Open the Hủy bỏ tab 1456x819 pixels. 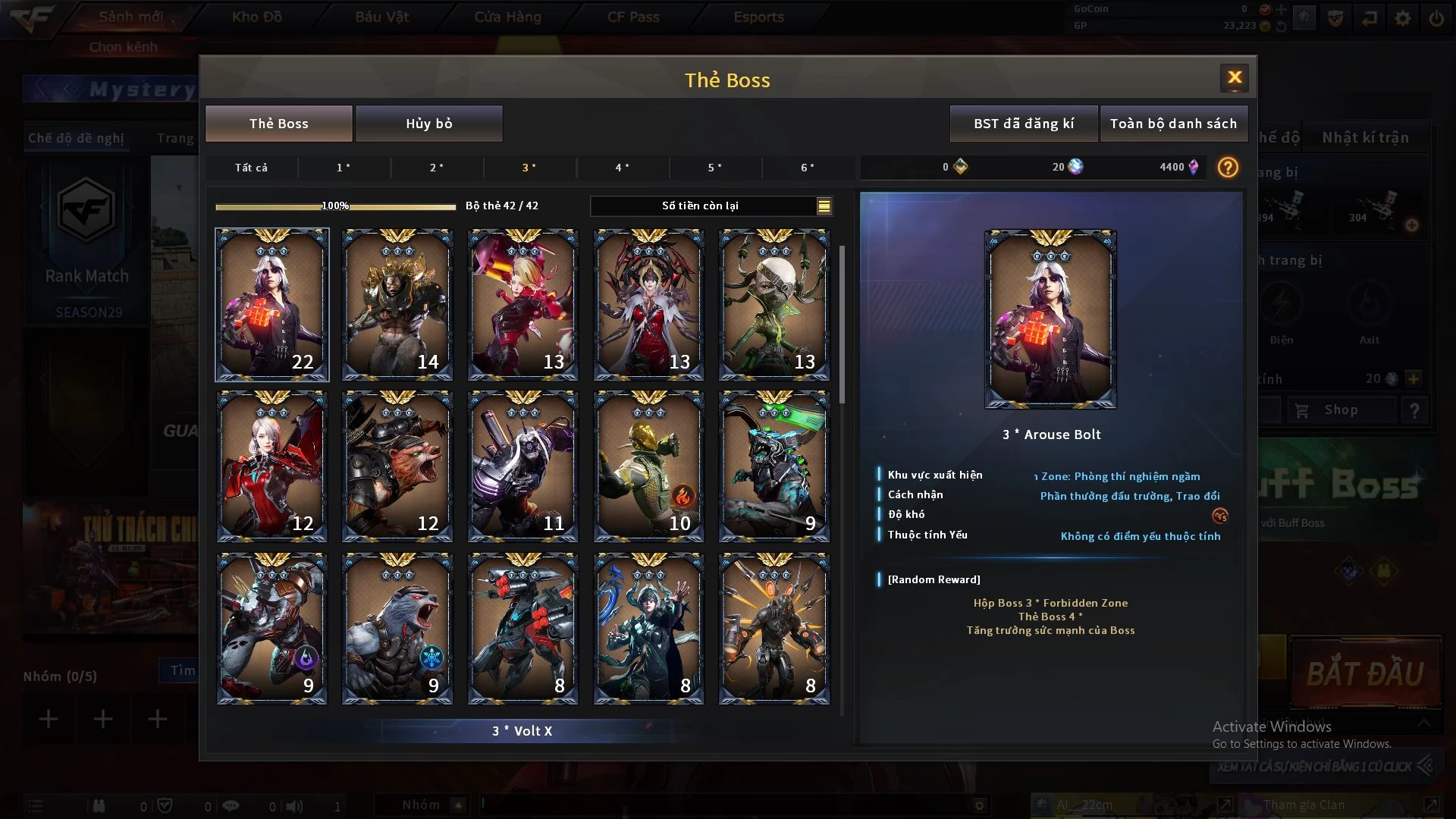[x=428, y=124]
